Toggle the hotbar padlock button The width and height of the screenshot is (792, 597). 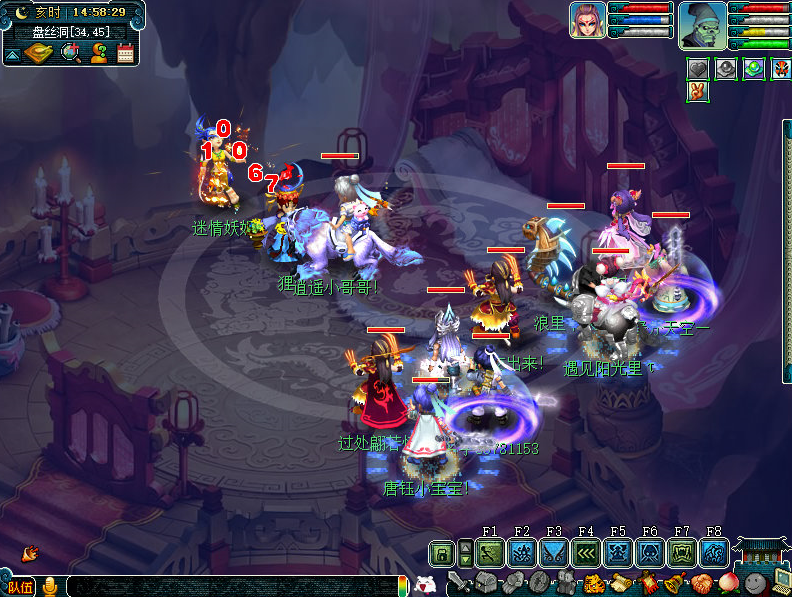tap(441, 552)
